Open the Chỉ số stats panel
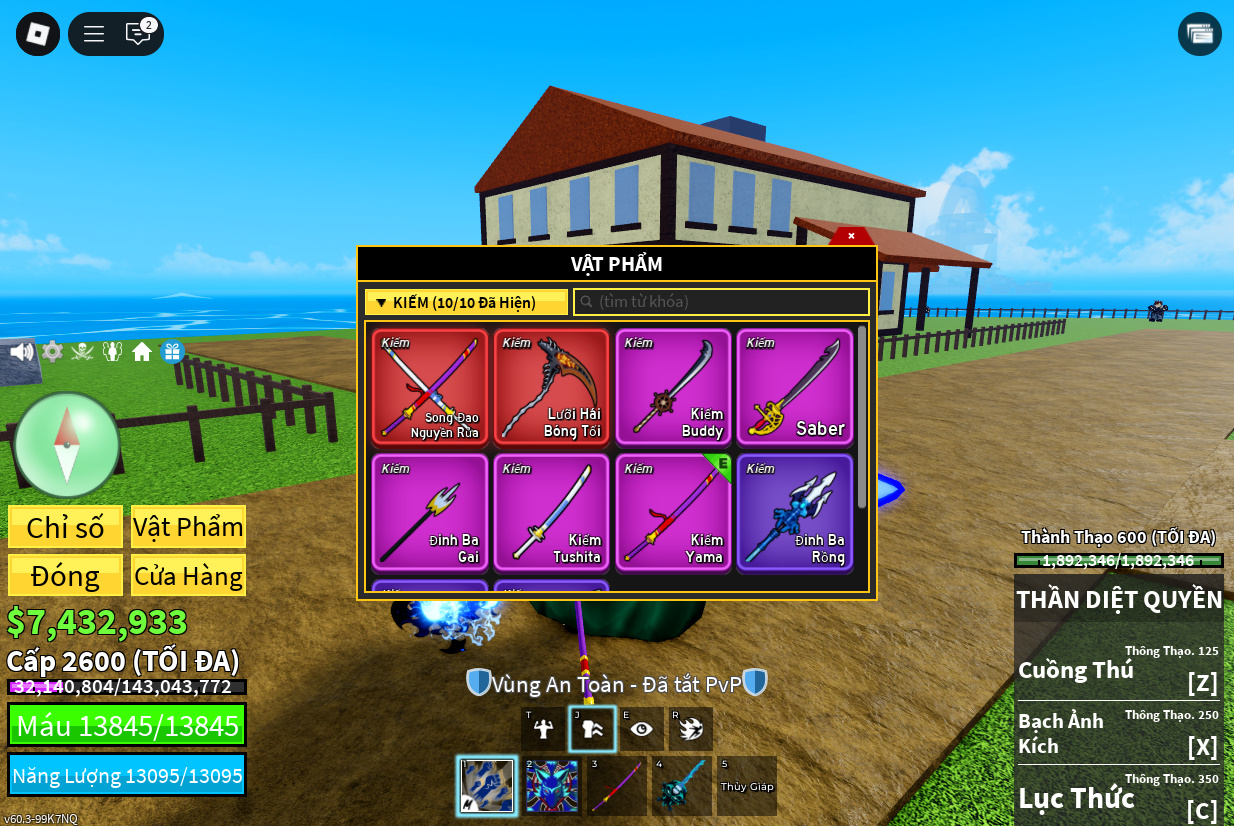1234x826 pixels. pos(66,527)
